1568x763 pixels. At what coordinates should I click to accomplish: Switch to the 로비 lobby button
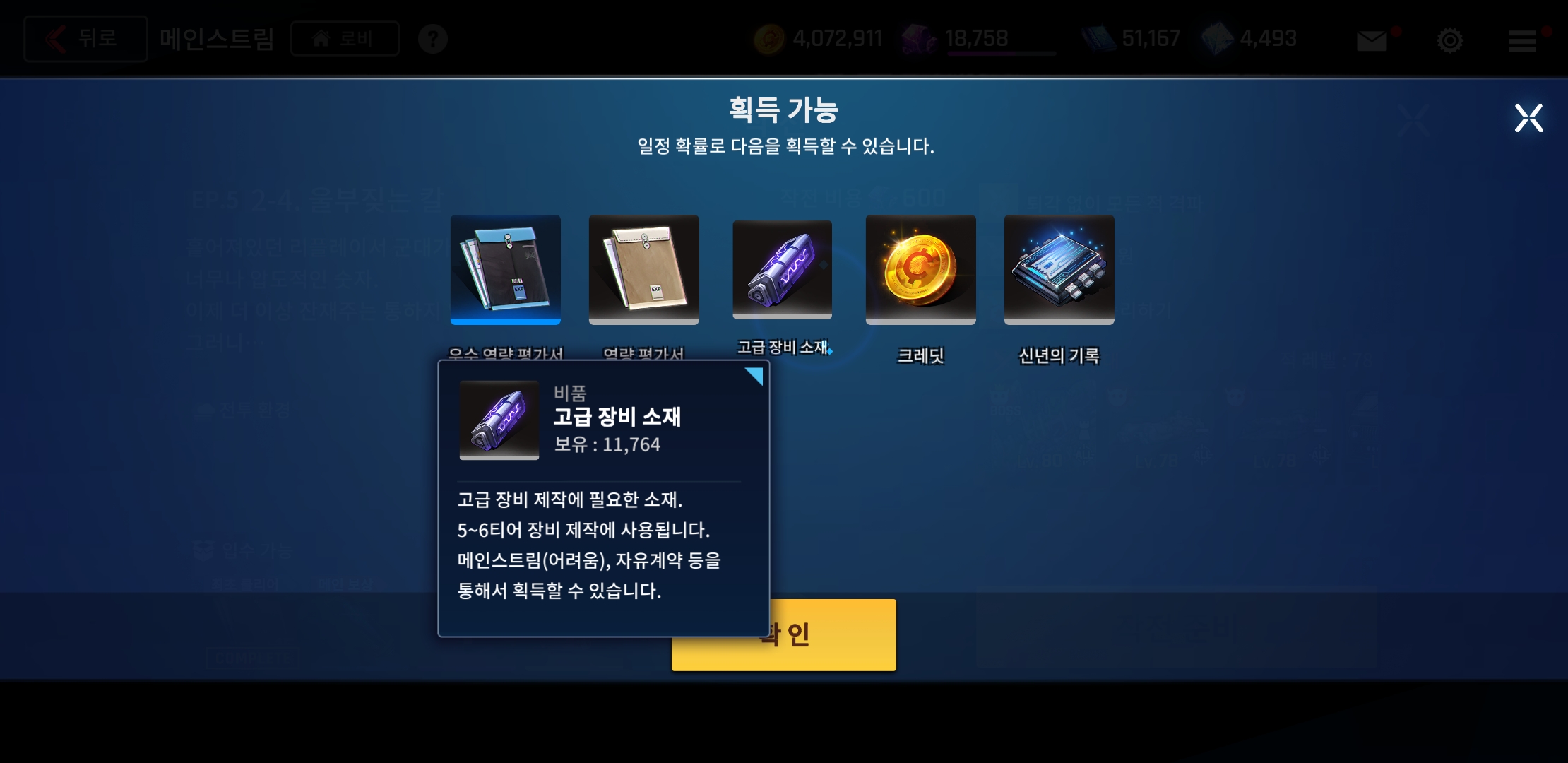[x=344, y=39]
